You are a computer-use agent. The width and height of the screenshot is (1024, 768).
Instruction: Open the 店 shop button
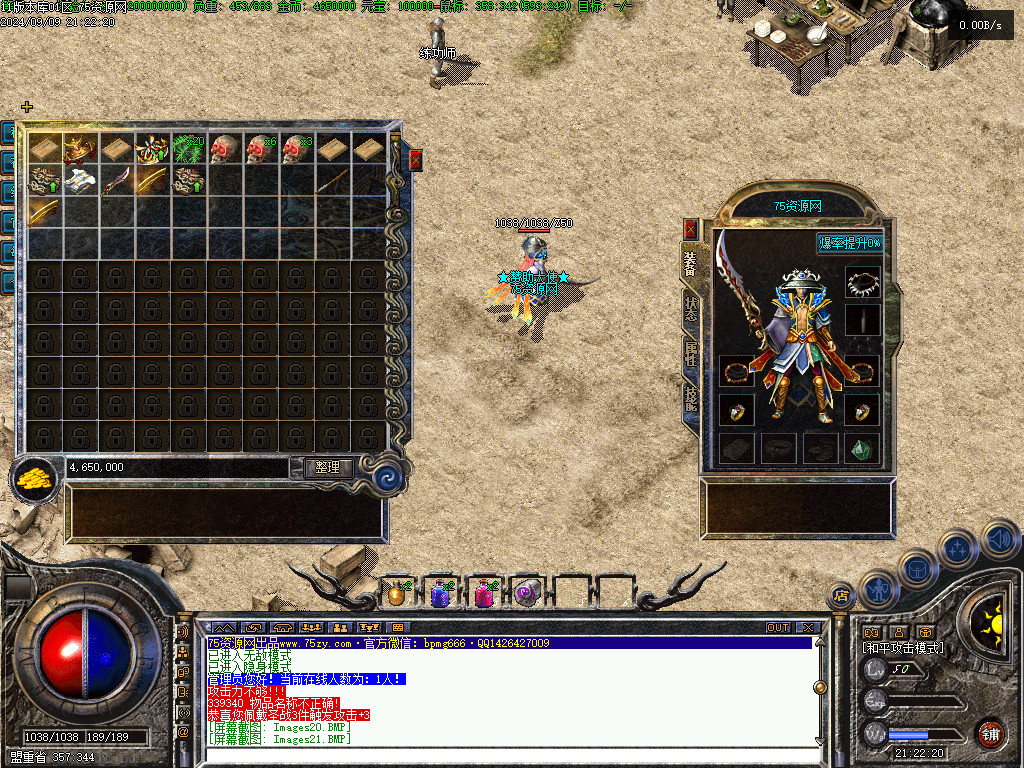842,594
